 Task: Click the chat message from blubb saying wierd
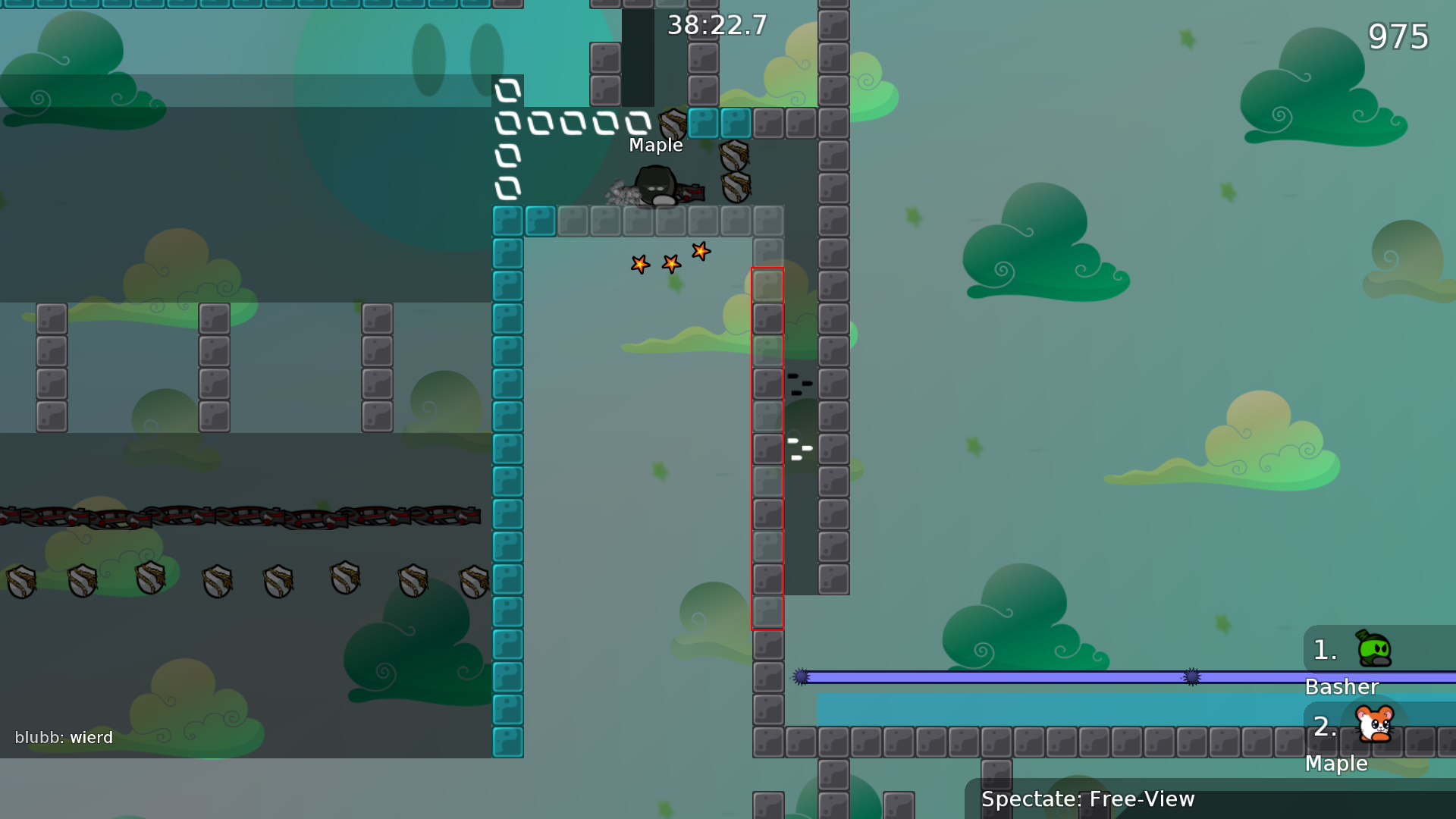(x=64, y=737)
